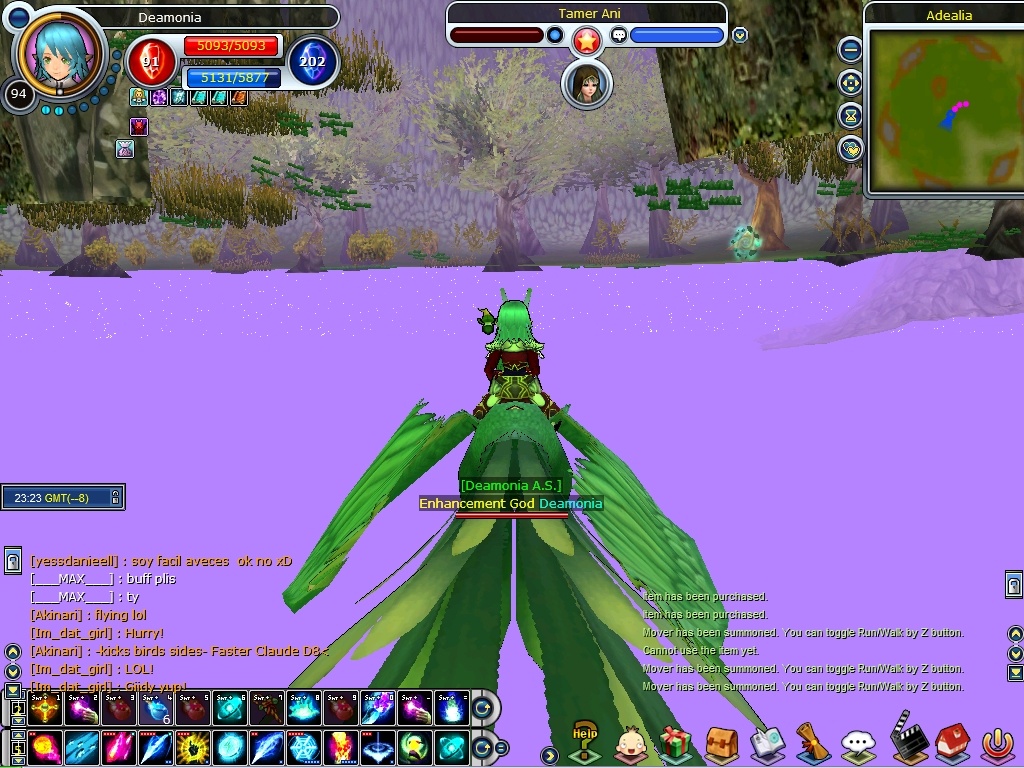Expand the yellow arrow button beside Help
Screen dimensions: 1024x768
(549, 755)
